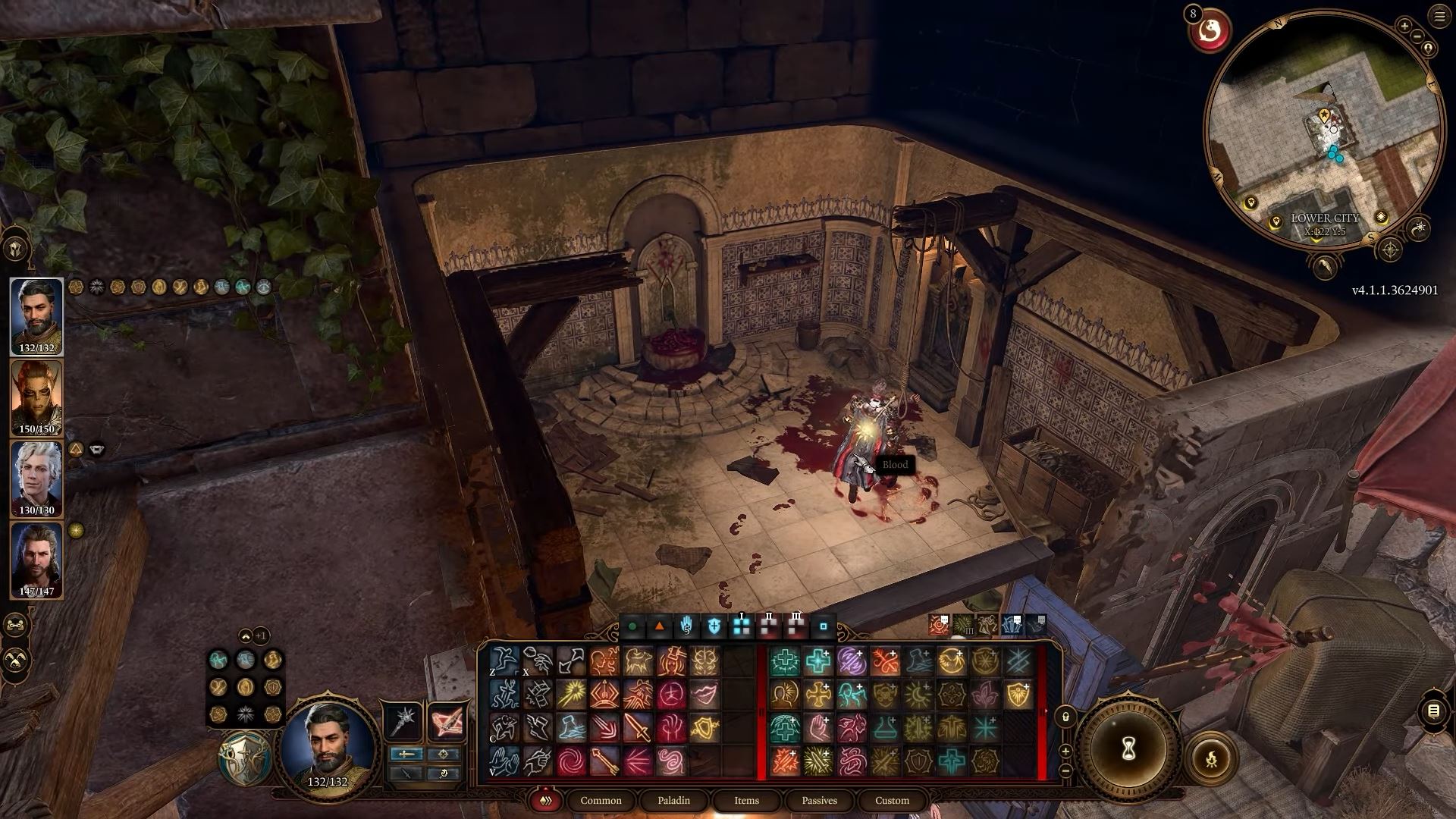Open camp with the campfire button

click(1211, 758)
